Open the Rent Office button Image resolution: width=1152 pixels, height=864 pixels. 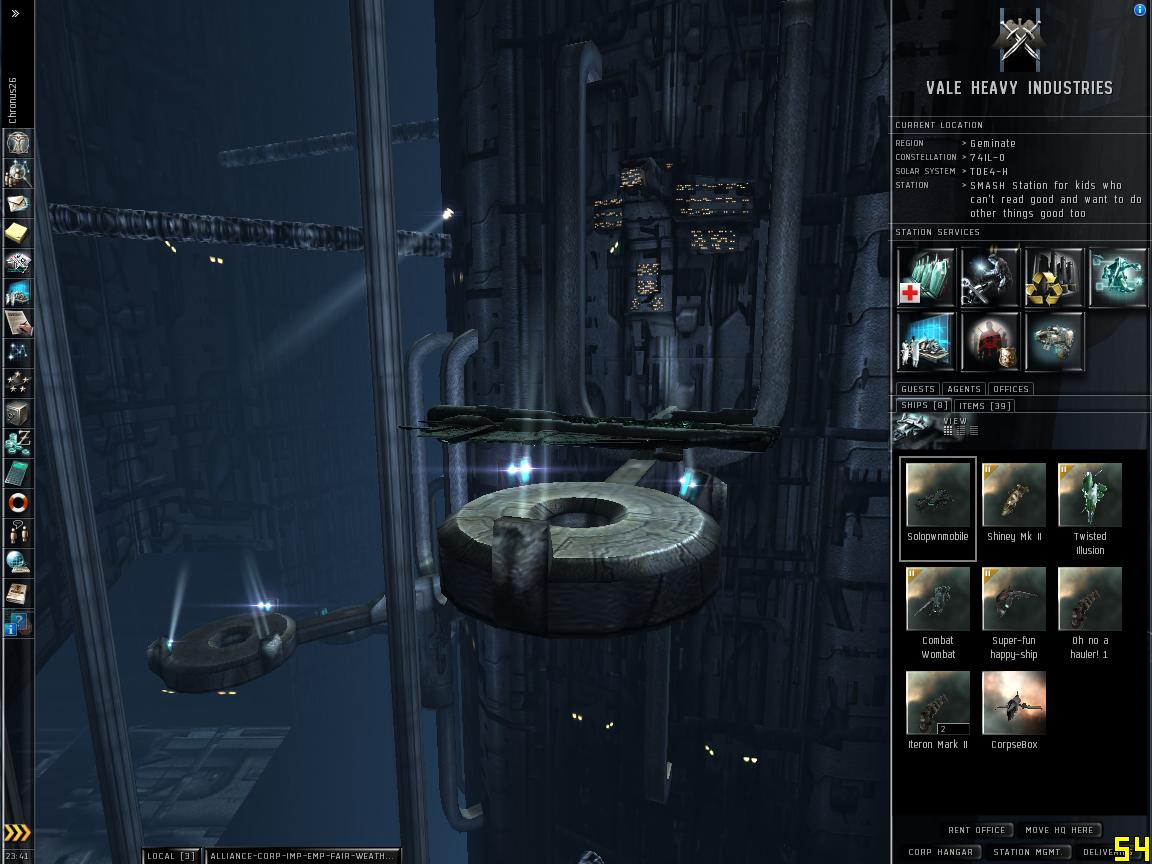977,830
